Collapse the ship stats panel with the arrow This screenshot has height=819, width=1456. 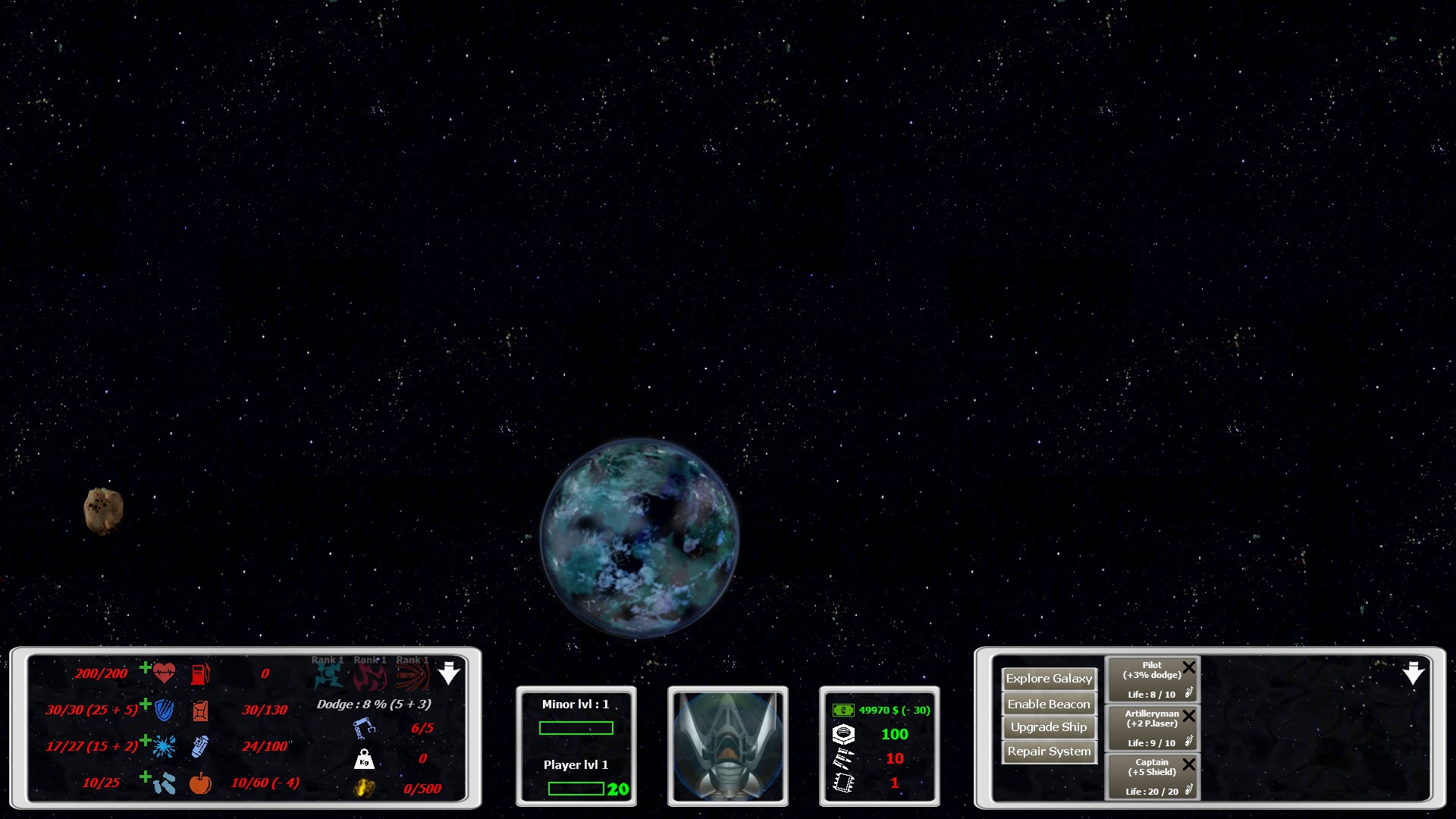pos(450,673)
